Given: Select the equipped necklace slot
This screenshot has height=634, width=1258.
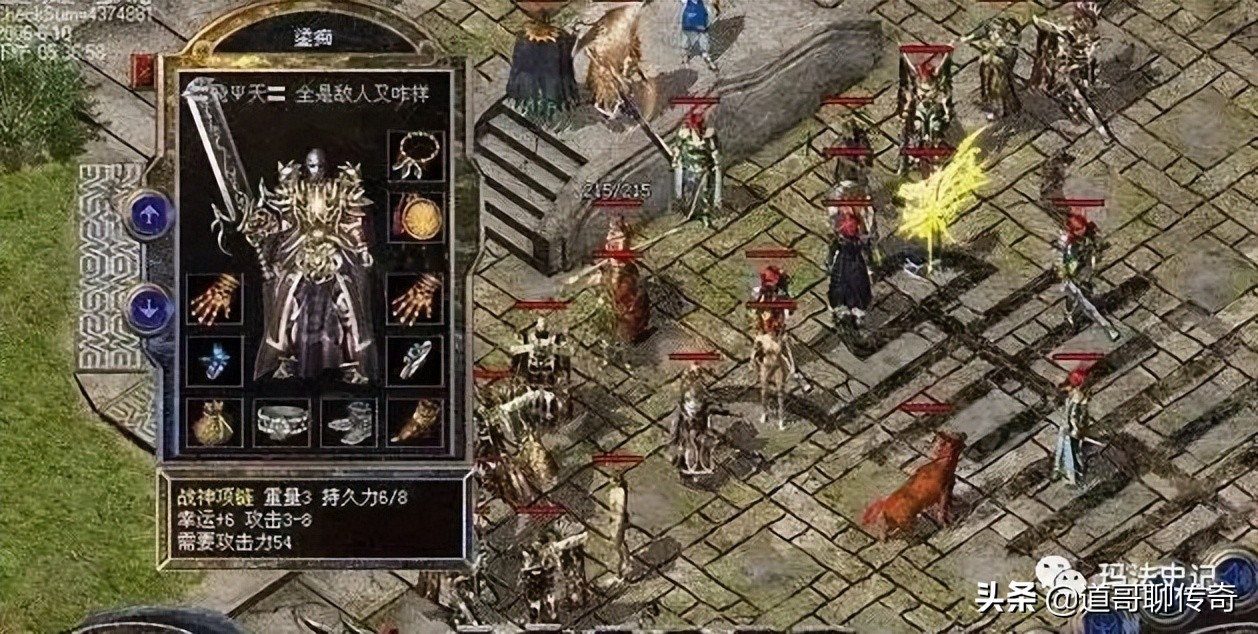Looking at the screenshot, I should point(415,155).
